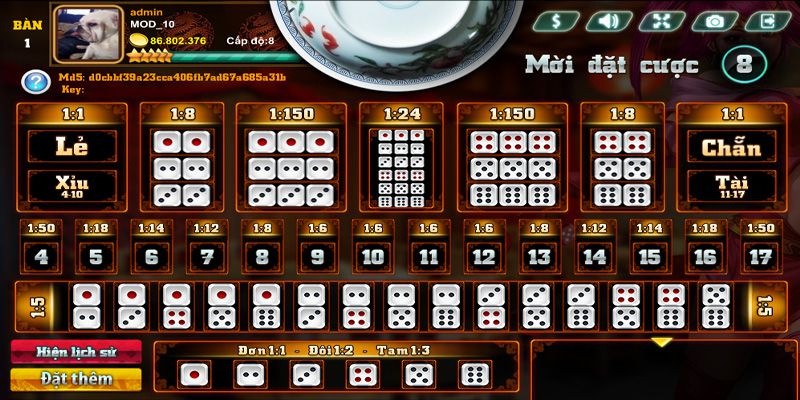The width and height of the screenshot is (800, 400).
Task: Pick the total 13 bet tile
Action: pos(539,256)
